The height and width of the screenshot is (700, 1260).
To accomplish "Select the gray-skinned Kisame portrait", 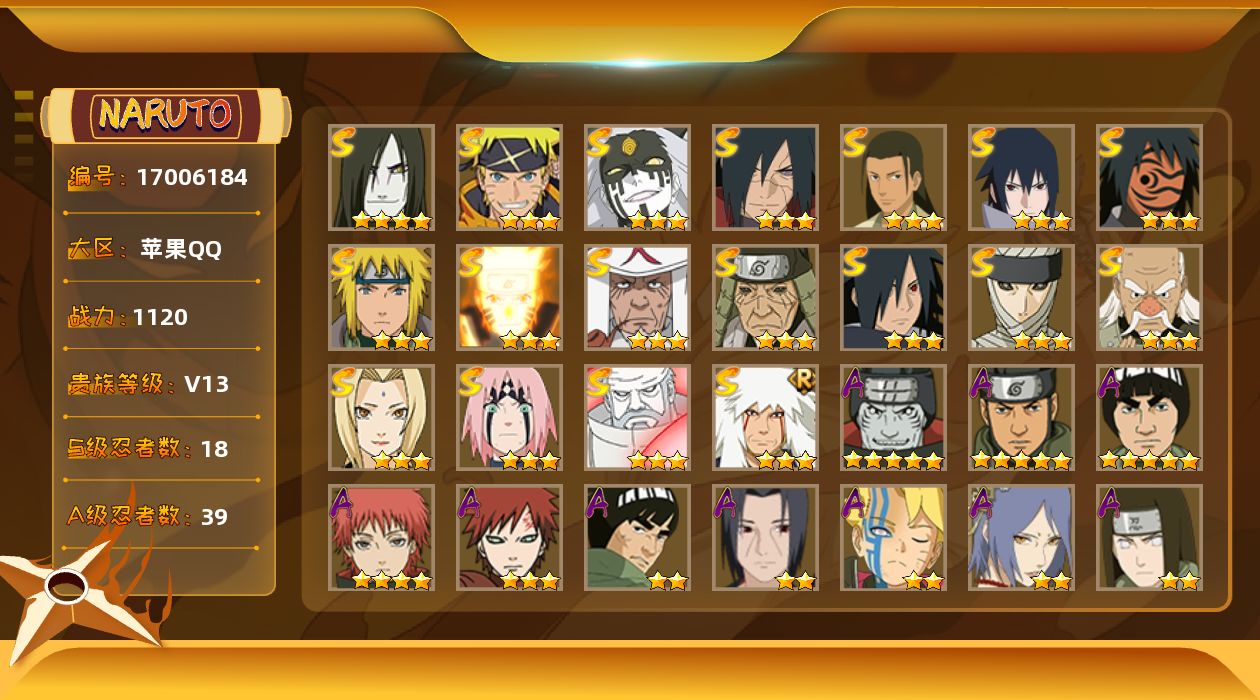I will pos(893,417).
